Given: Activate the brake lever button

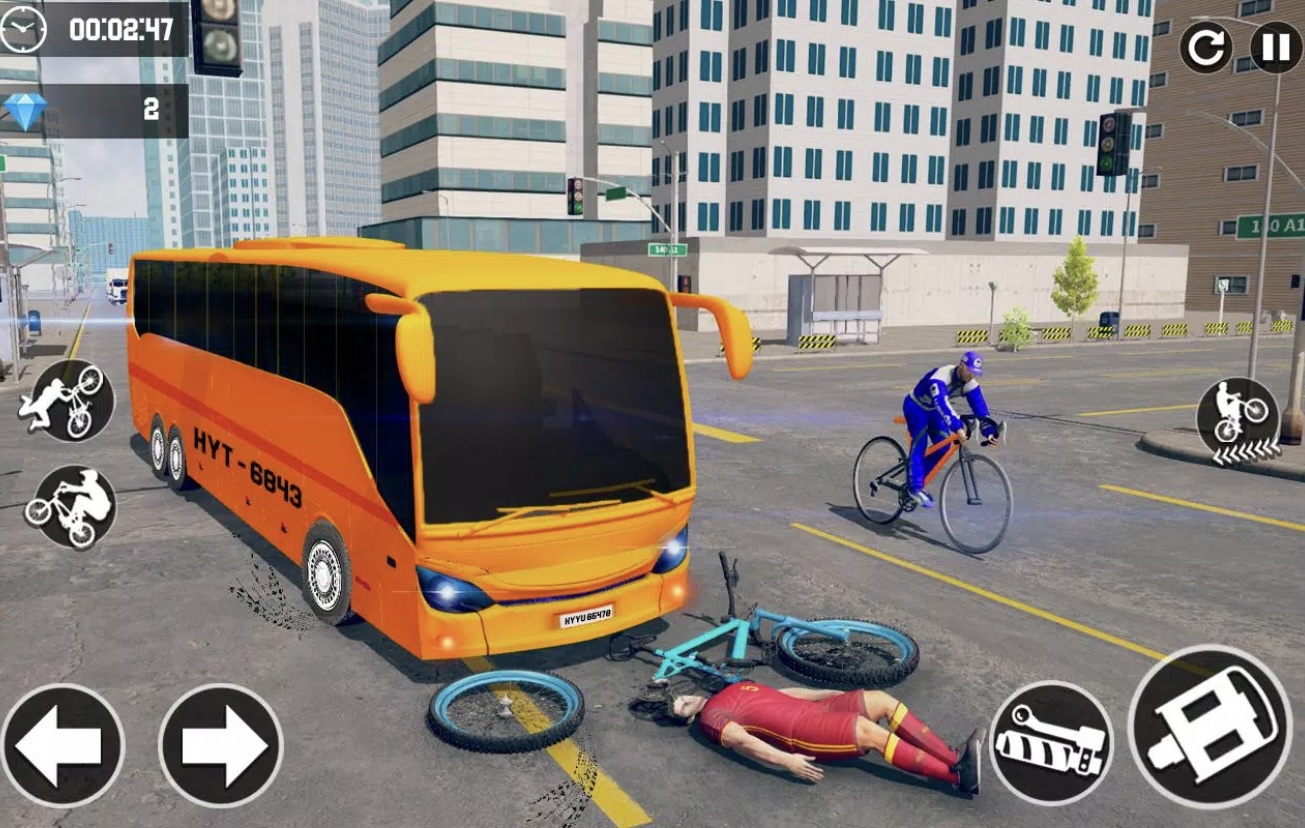Looking at the screenshot, I should [x=1050, y=742].
